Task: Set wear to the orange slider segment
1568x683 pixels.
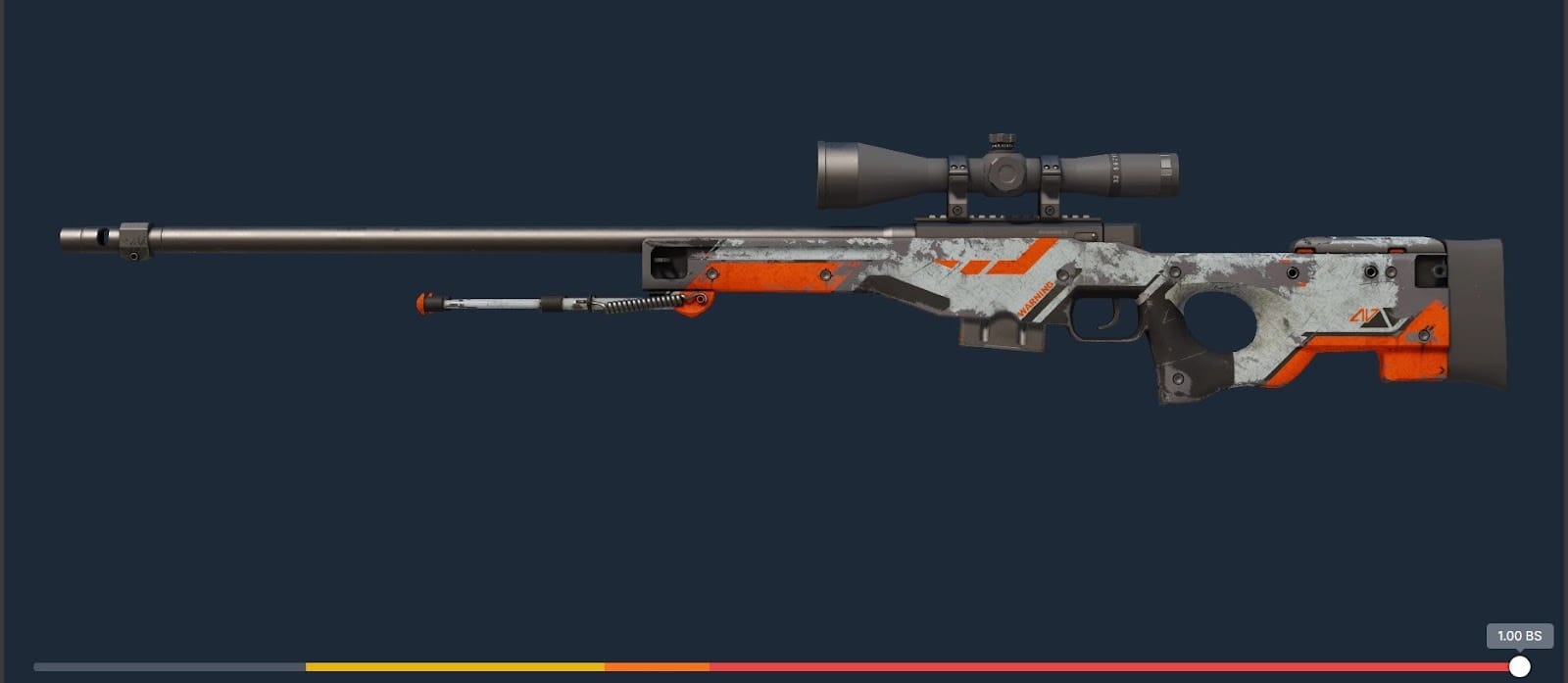Action: pyautogui.click(x=657, y=666)
